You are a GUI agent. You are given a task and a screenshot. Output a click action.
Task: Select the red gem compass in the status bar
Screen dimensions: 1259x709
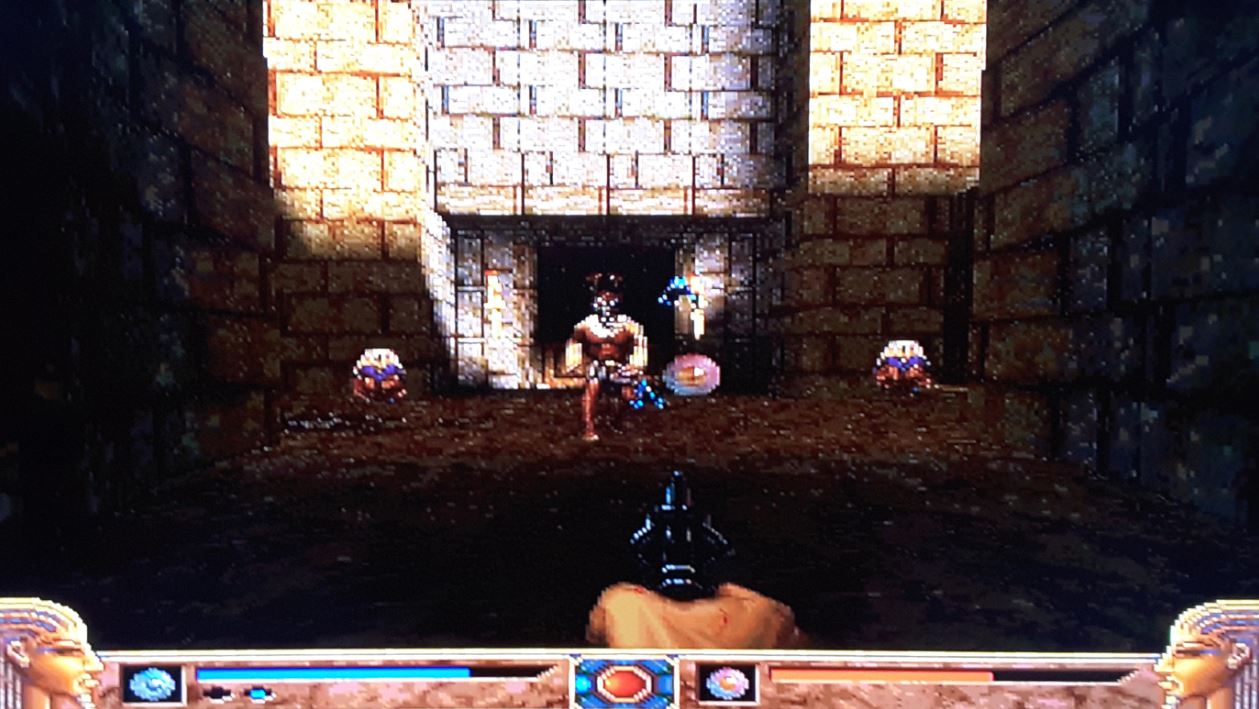[625, 683]
